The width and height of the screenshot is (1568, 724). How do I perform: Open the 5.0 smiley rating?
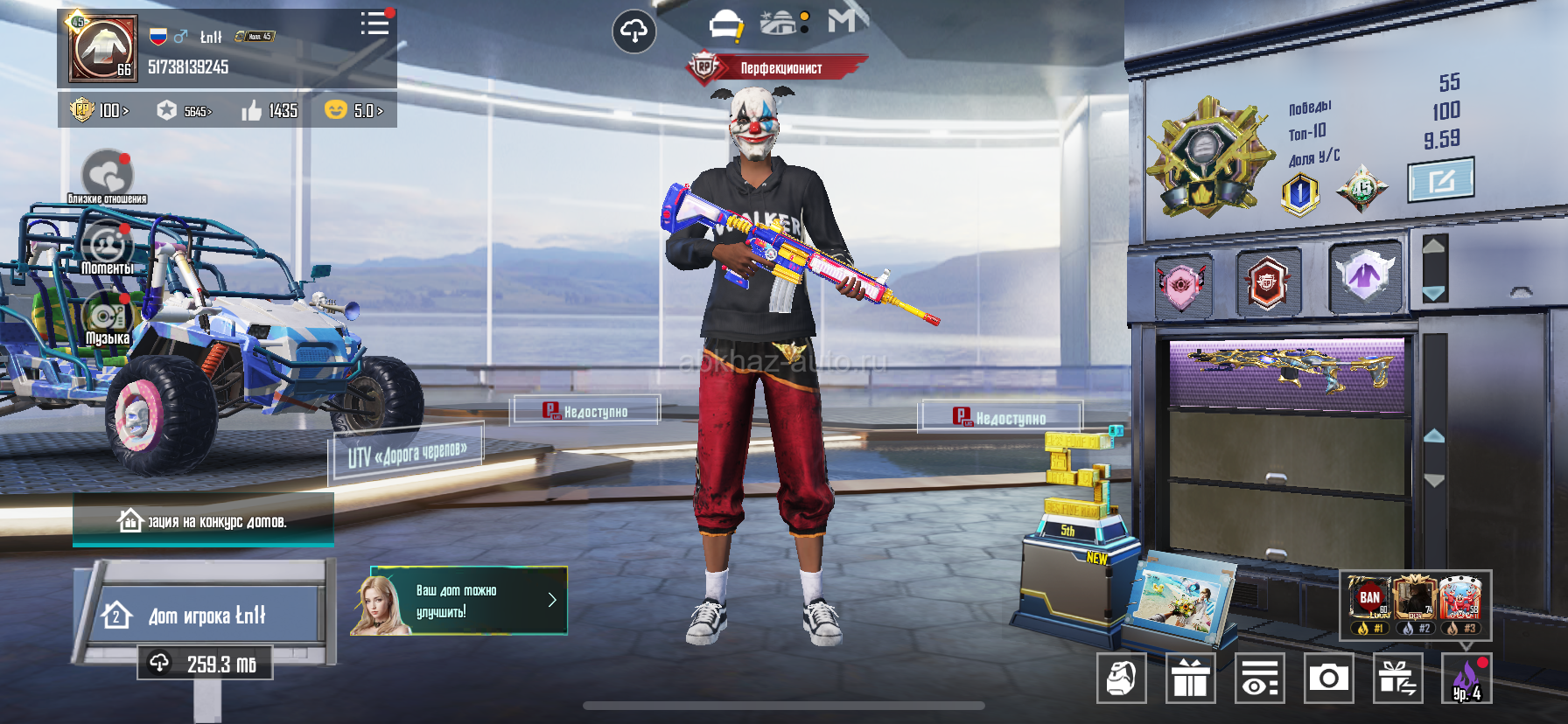[353, 110]
